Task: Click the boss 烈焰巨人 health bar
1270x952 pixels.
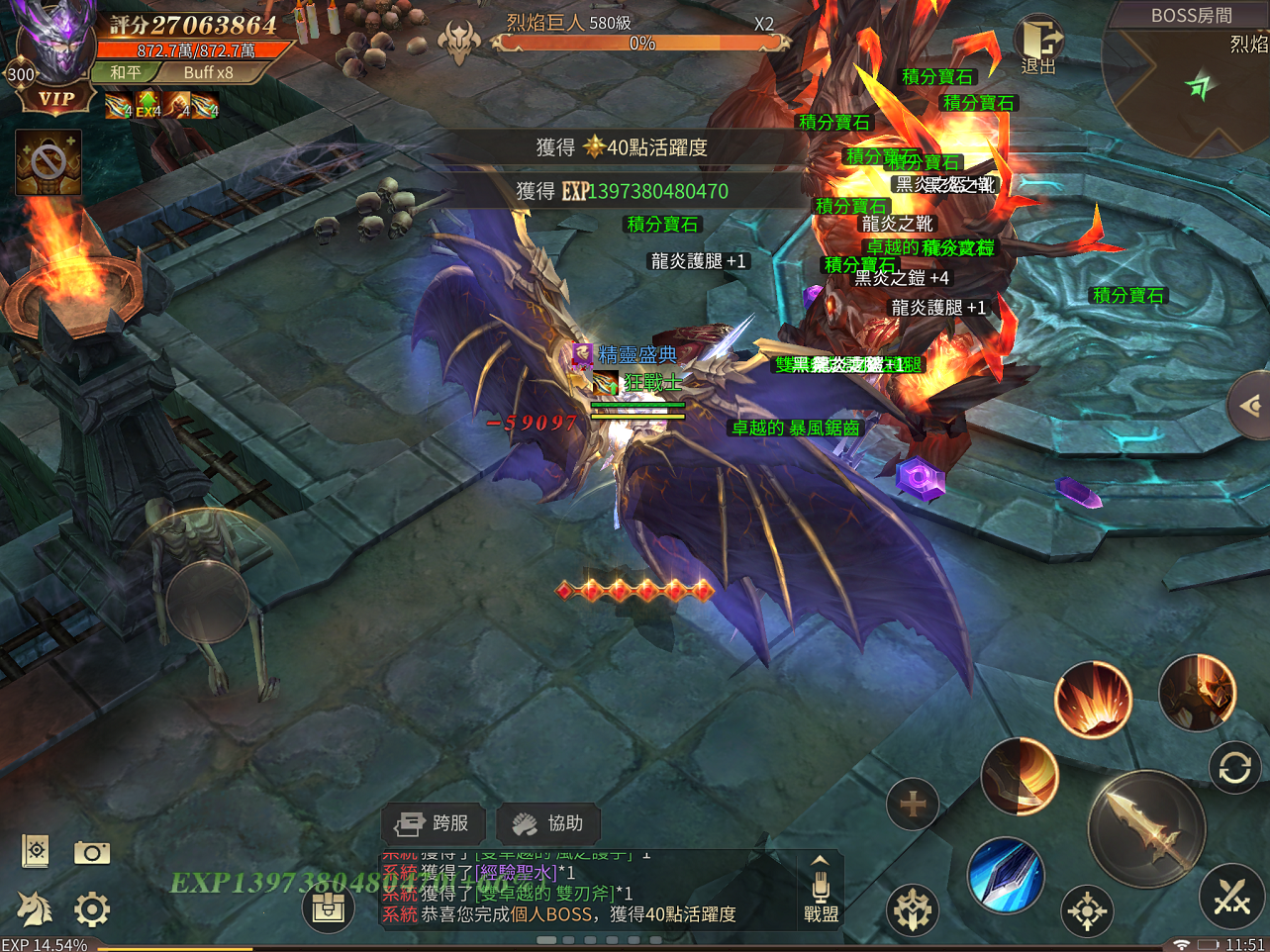Action: [643, 42]
